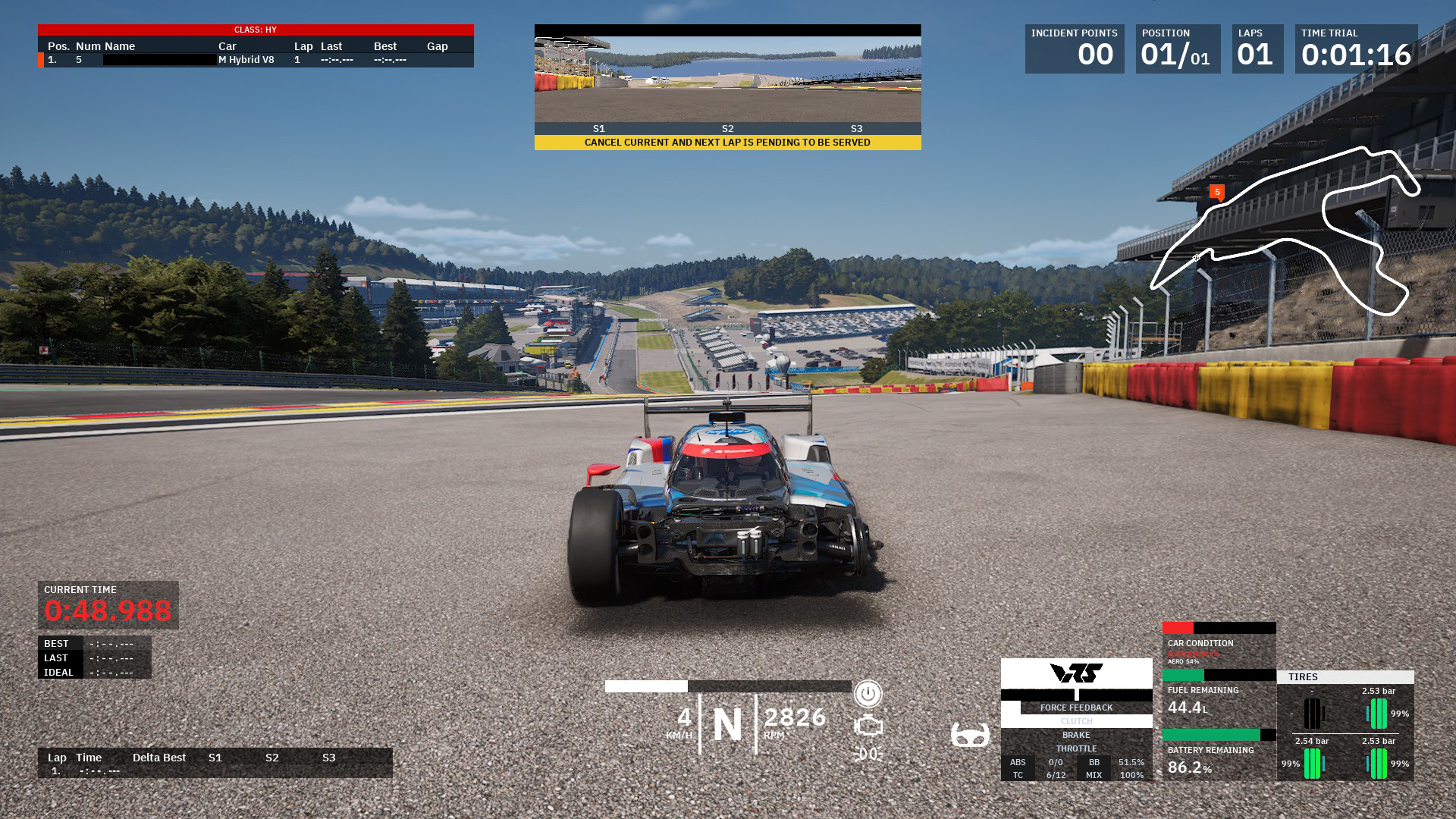
Task: Click the VRS logo panel
Action: [1076, 673]
